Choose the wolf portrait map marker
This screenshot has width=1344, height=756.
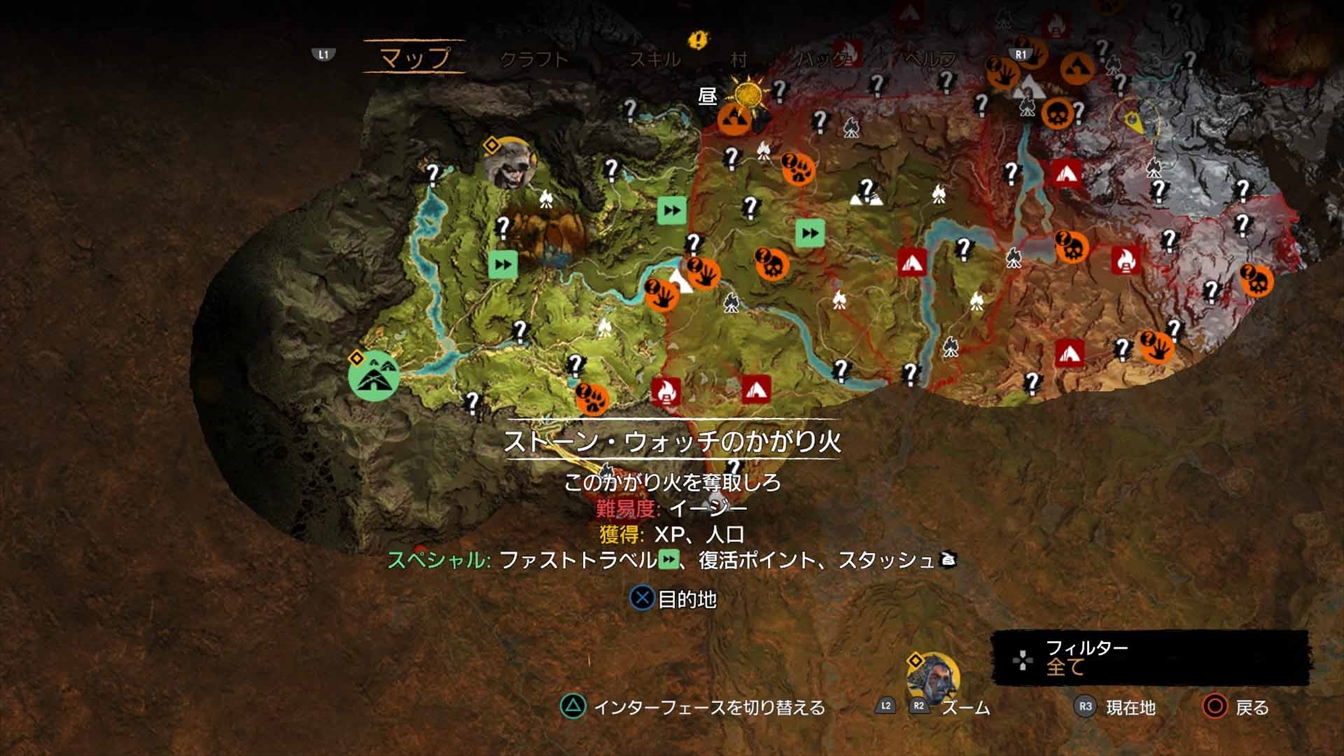510,164
